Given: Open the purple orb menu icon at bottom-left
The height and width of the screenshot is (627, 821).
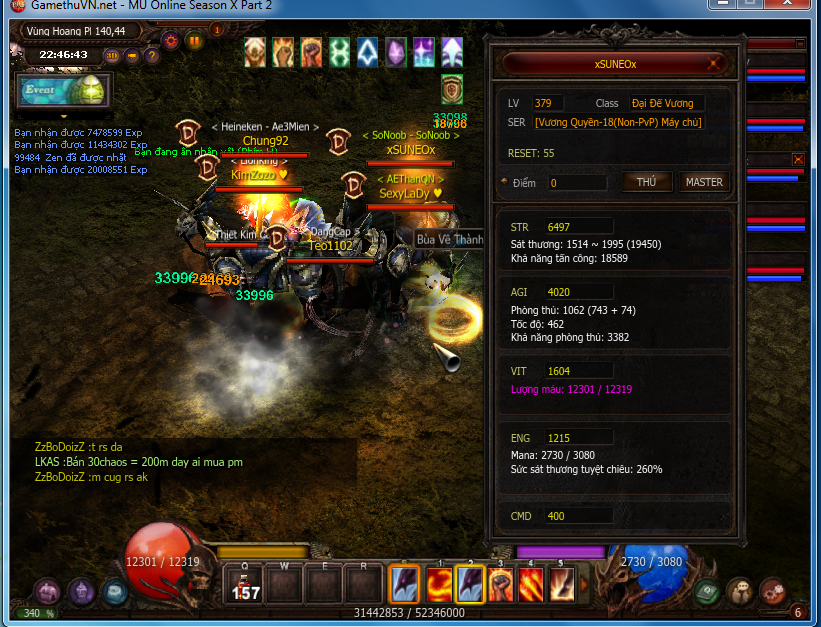Looking at the screenshot, I should coord(47,591).
